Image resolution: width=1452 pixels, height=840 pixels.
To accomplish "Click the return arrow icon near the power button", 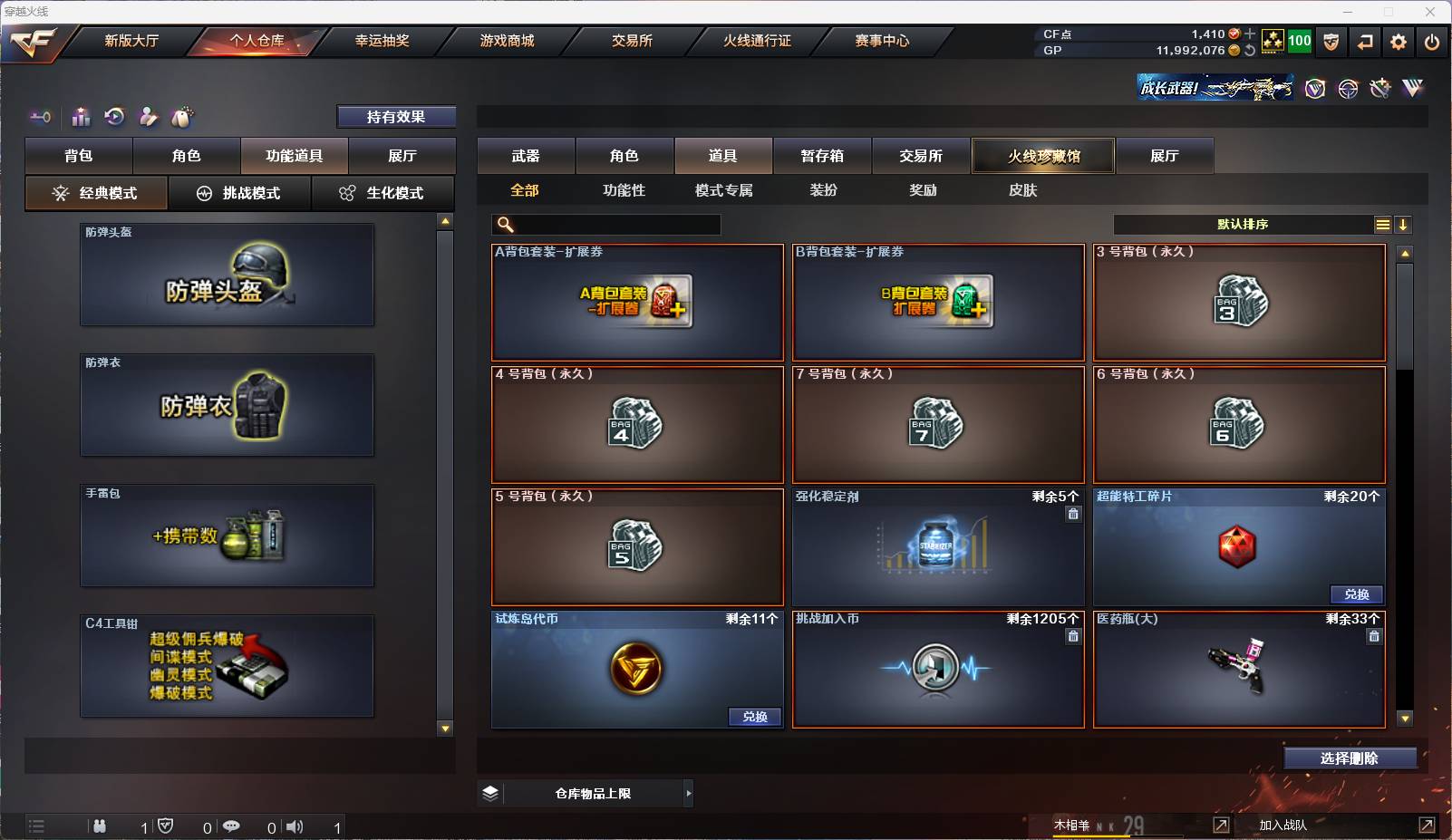I will 1365,42.
